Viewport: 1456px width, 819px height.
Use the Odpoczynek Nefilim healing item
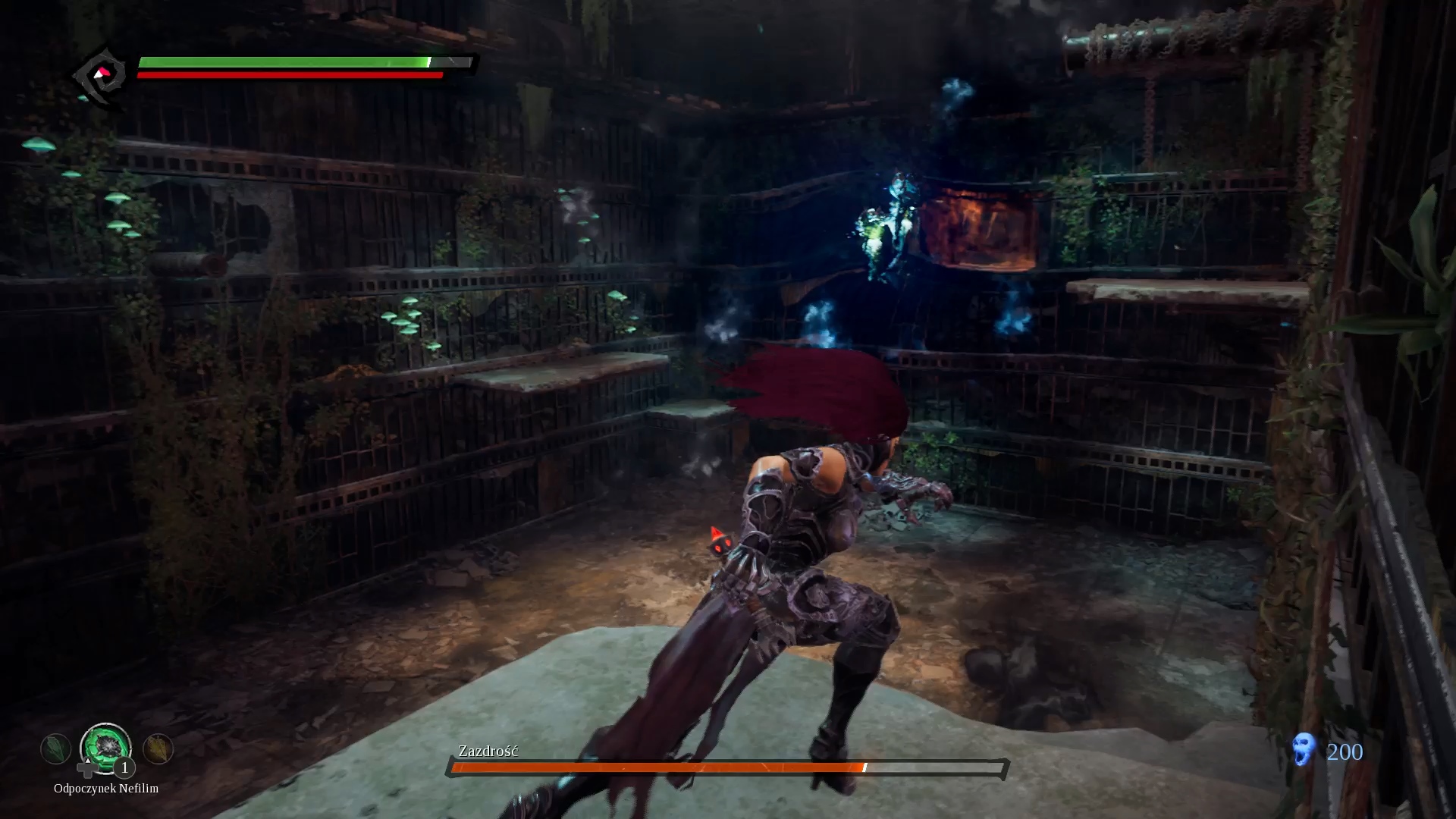click(105, 748)
